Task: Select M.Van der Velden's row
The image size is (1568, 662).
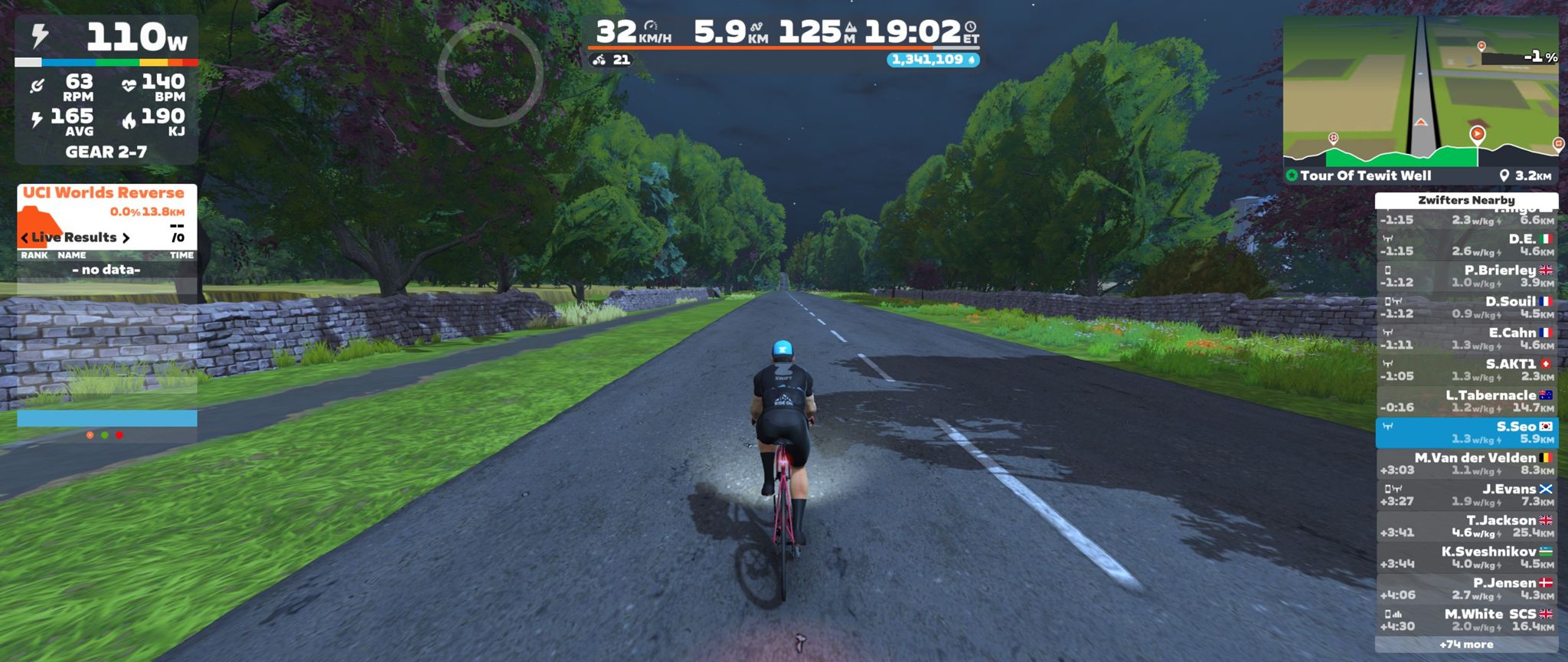Action: pos(1466,464)
